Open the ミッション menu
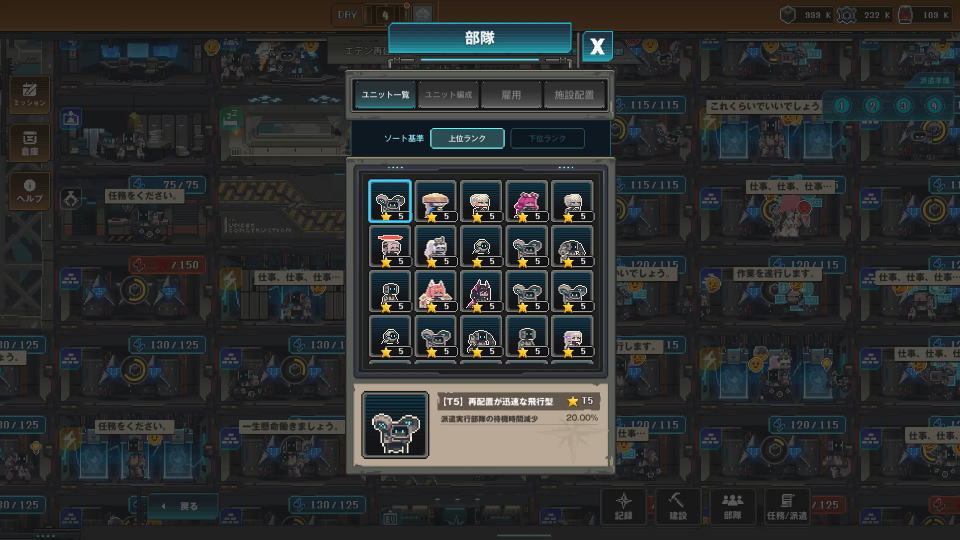 pyautogui.click(x=29, y=96)
